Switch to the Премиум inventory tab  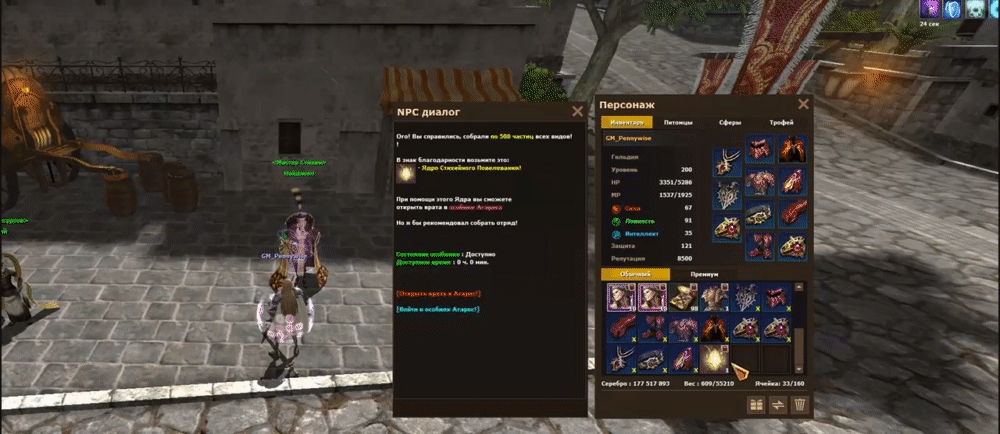(x=704, y=274)
